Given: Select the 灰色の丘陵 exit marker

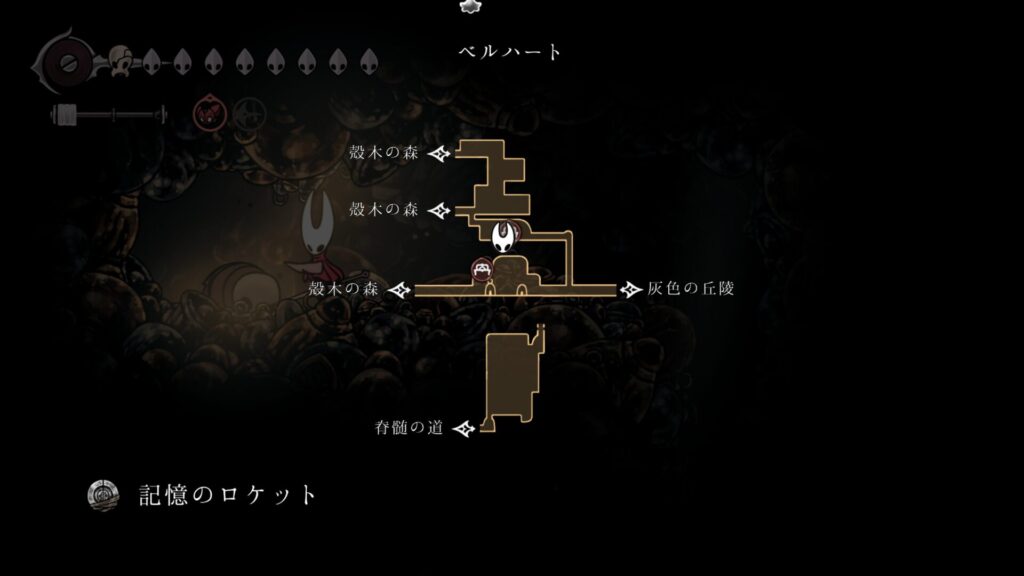Looking at the screenshot, I should click(631, 289).
